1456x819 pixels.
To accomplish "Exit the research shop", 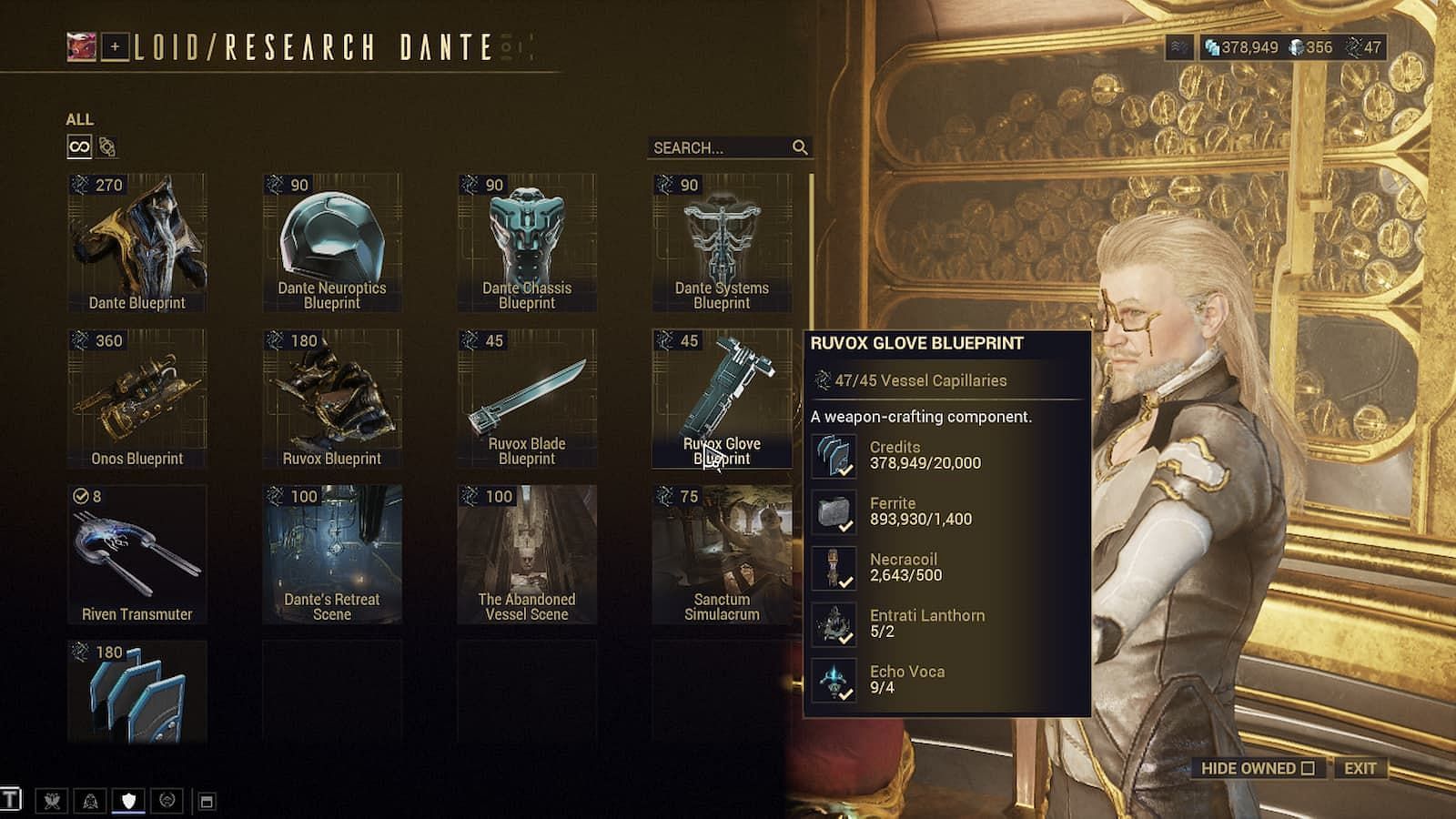I will 1360,768.
